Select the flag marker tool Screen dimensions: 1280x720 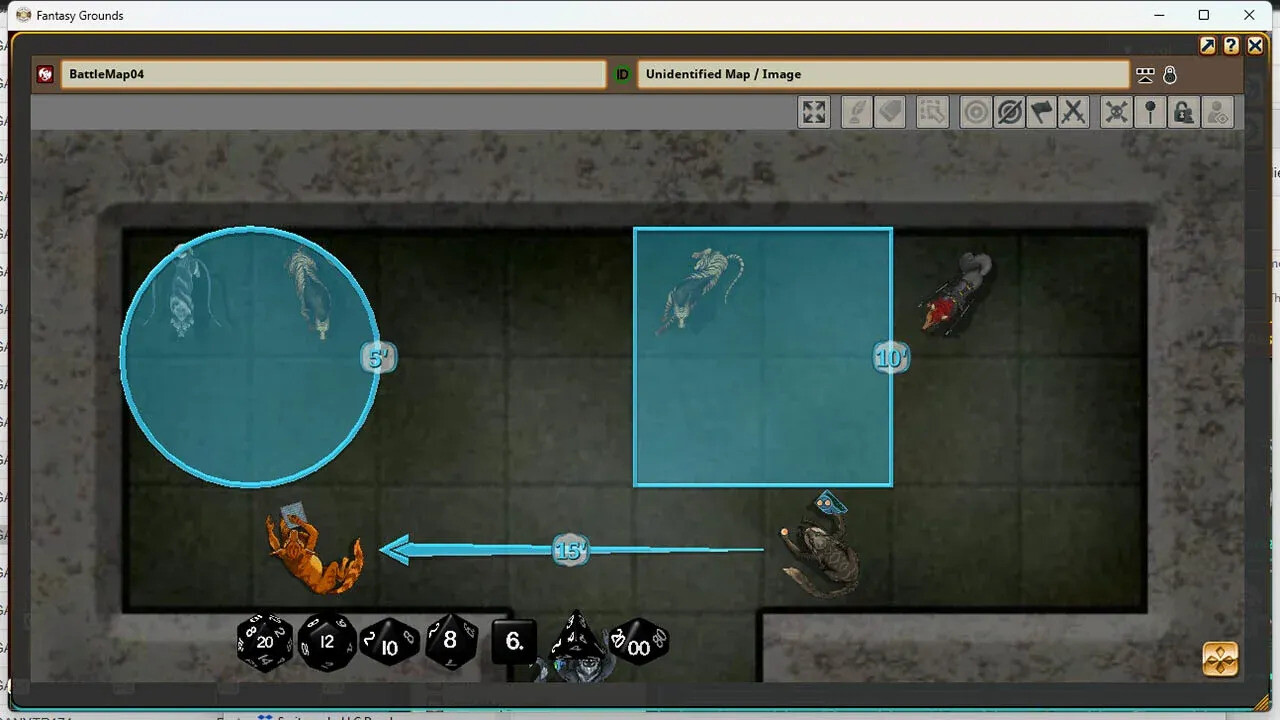pyautogui.click(x=1042, y=112)
